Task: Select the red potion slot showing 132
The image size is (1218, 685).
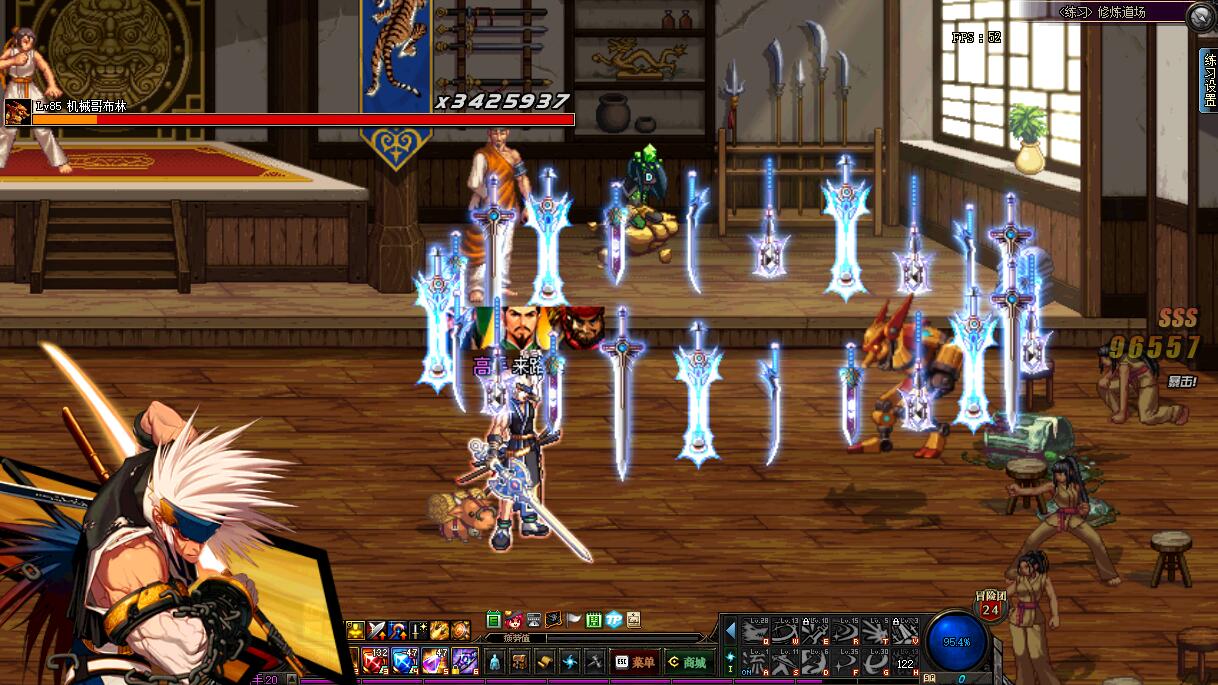Action: pyautogui.click(x=375, y=660)
